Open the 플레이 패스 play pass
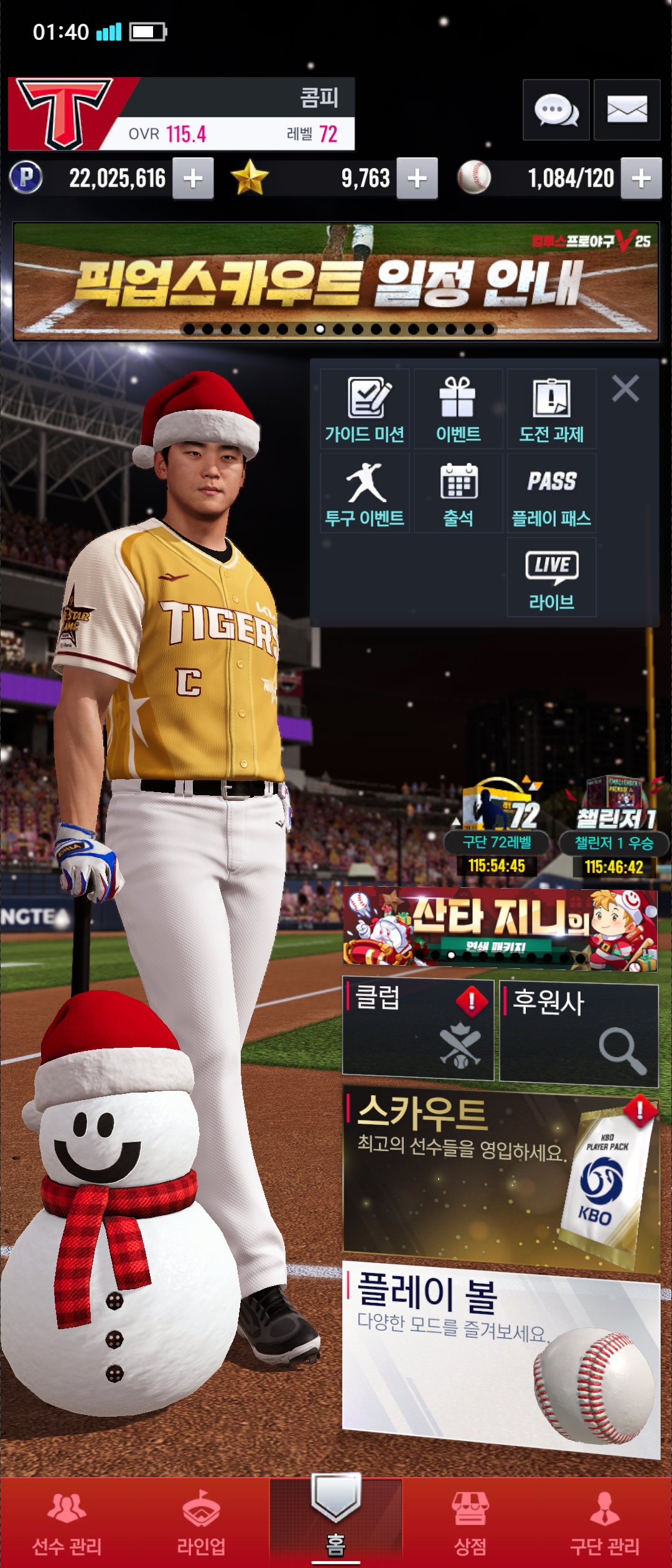 tap(551, 493)
